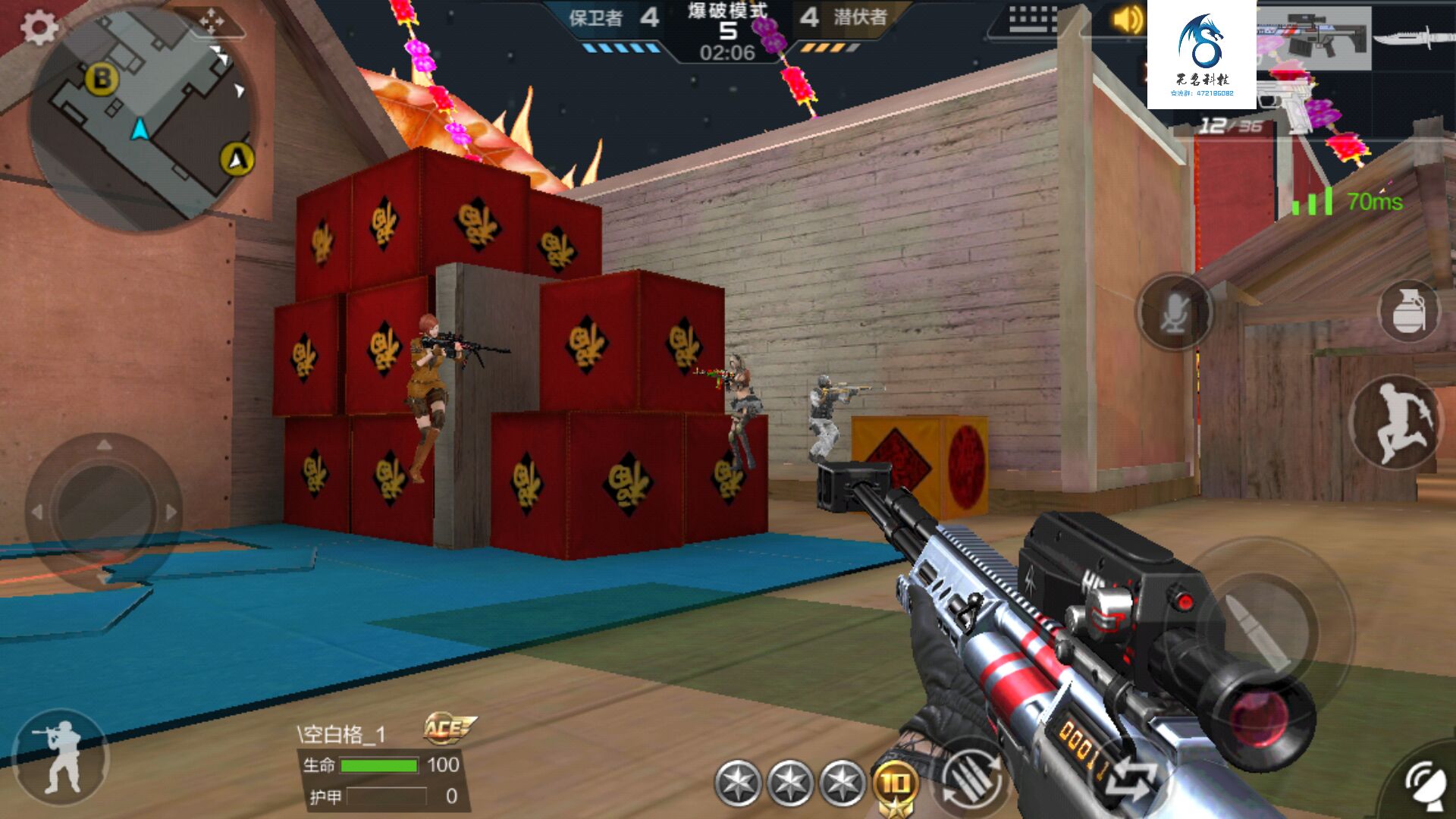Tap the jump button

click(x=1396, y=422)
